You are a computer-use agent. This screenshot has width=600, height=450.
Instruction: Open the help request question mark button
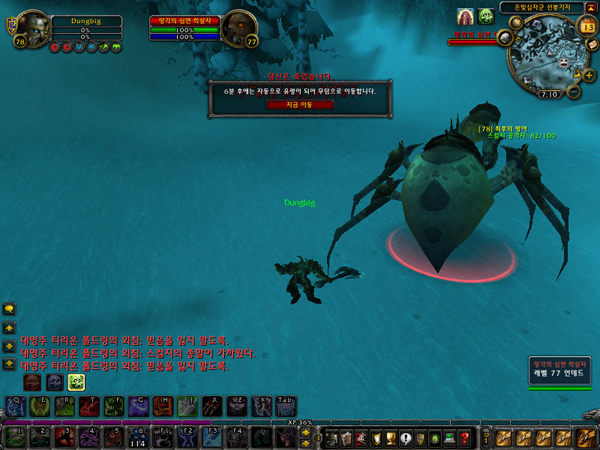(465, 437)
